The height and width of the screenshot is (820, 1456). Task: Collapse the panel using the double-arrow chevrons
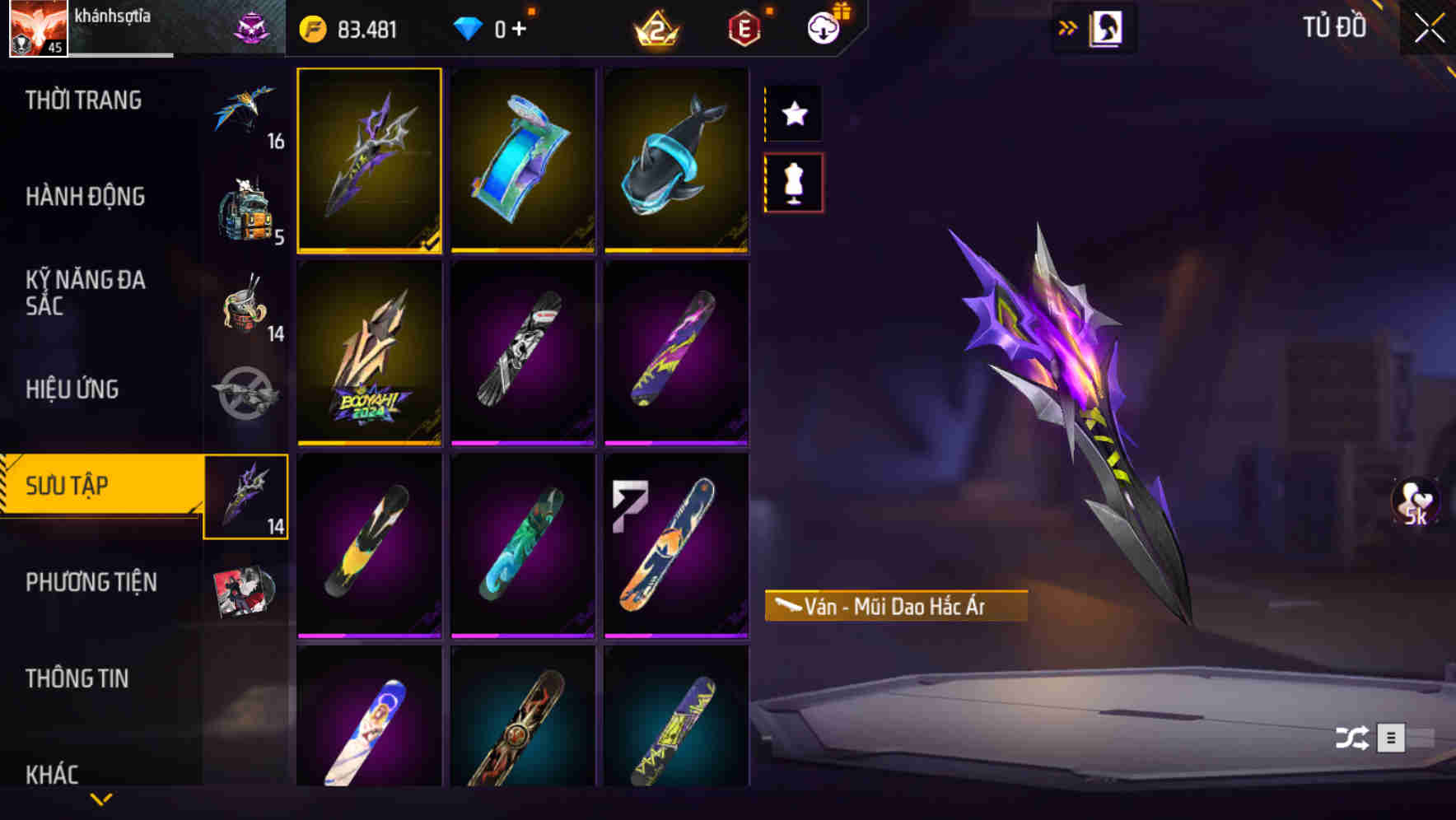[x=1067, y=26]
